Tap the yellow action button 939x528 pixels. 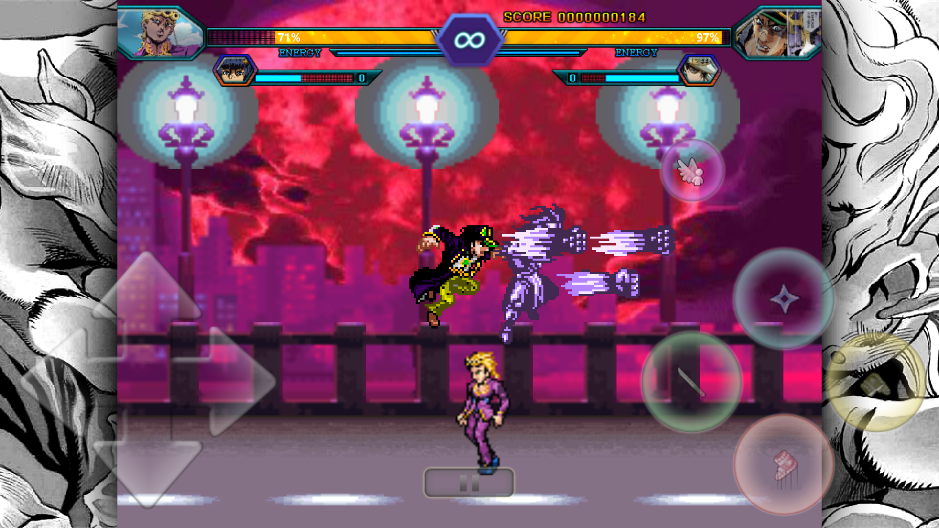click(x=875, y=382)
